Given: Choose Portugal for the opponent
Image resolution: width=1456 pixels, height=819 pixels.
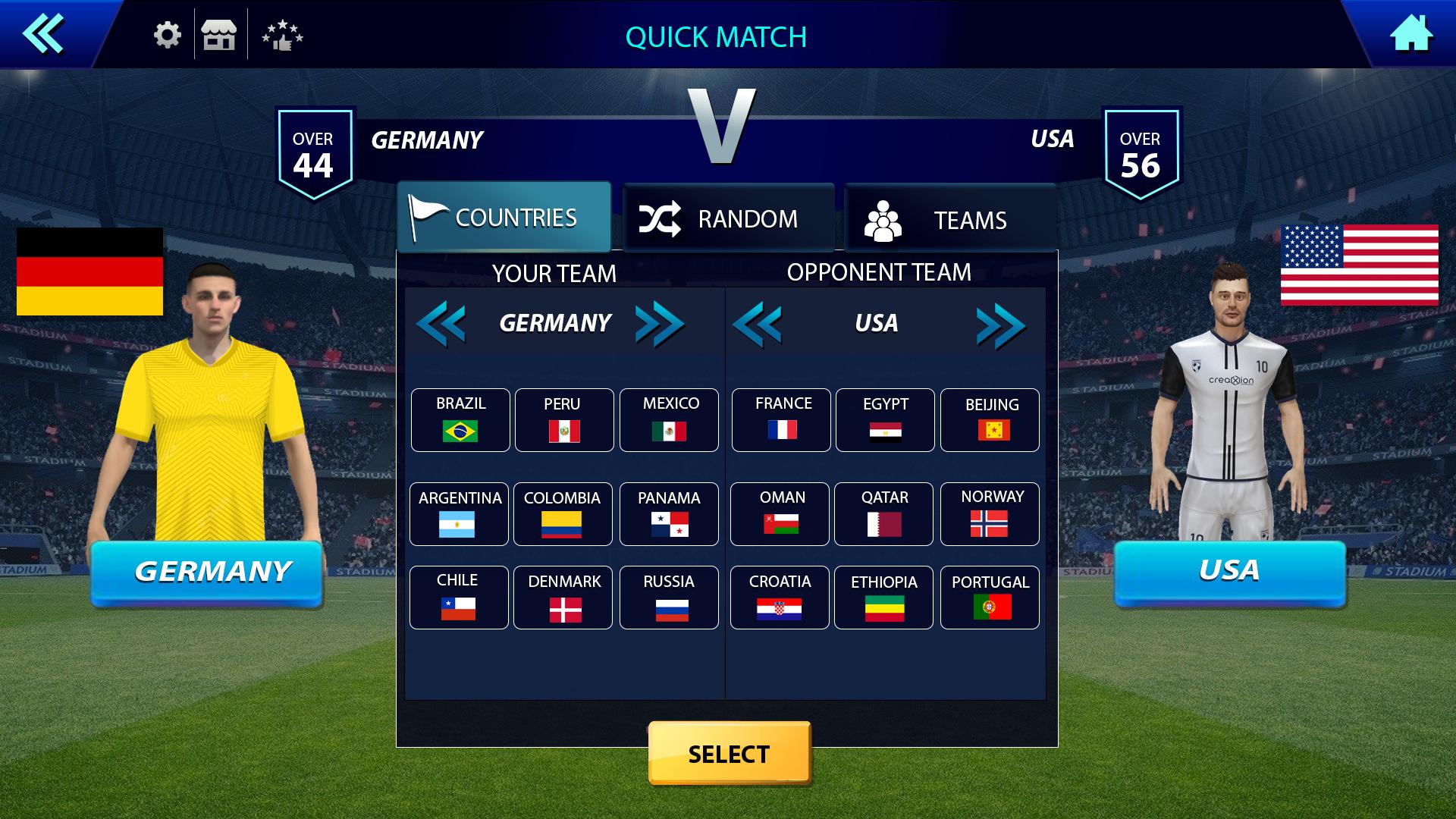Looking at the screenshot, I should 990,598.
